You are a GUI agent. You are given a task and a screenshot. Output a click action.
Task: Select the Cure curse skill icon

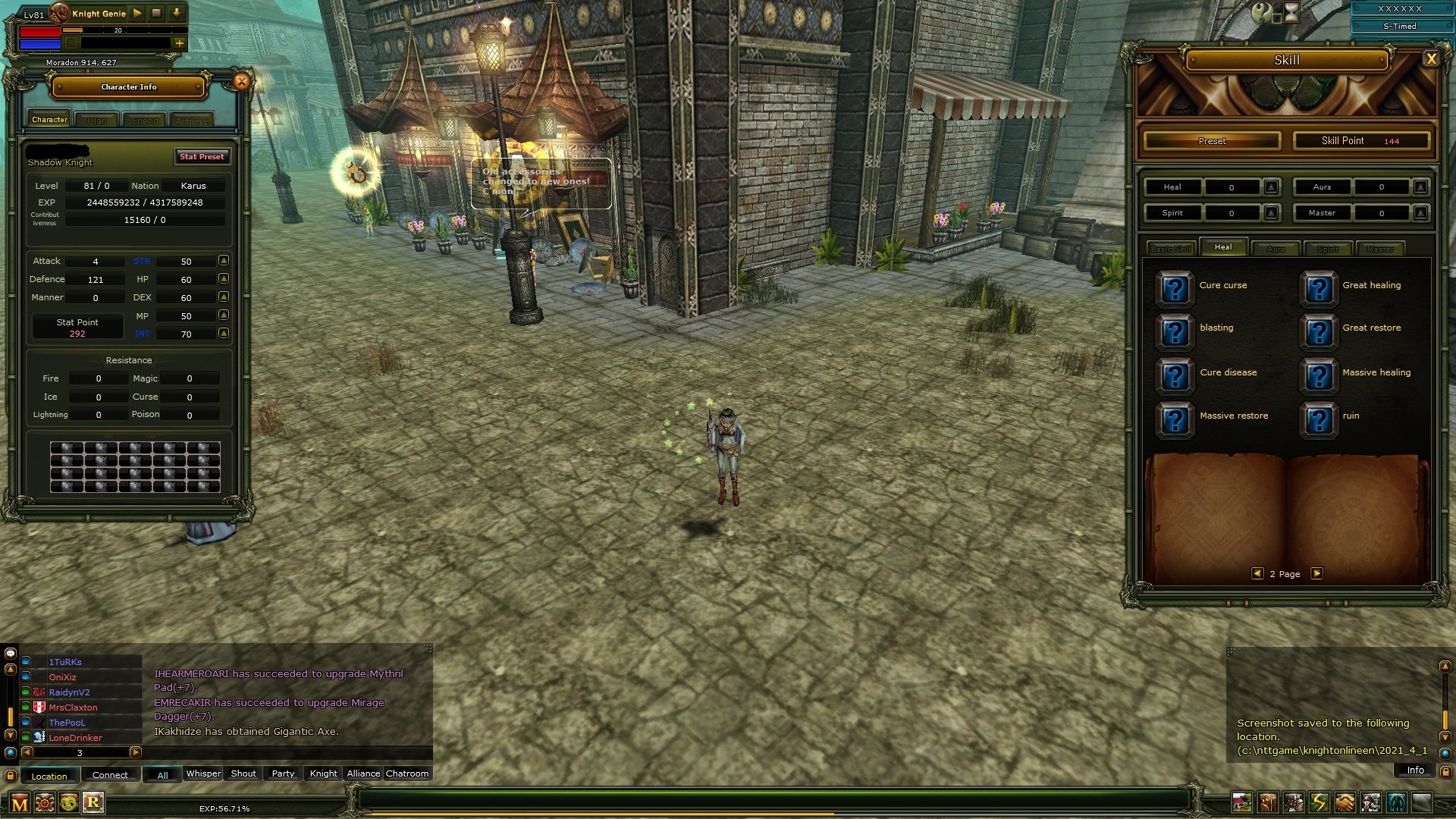1175,288
